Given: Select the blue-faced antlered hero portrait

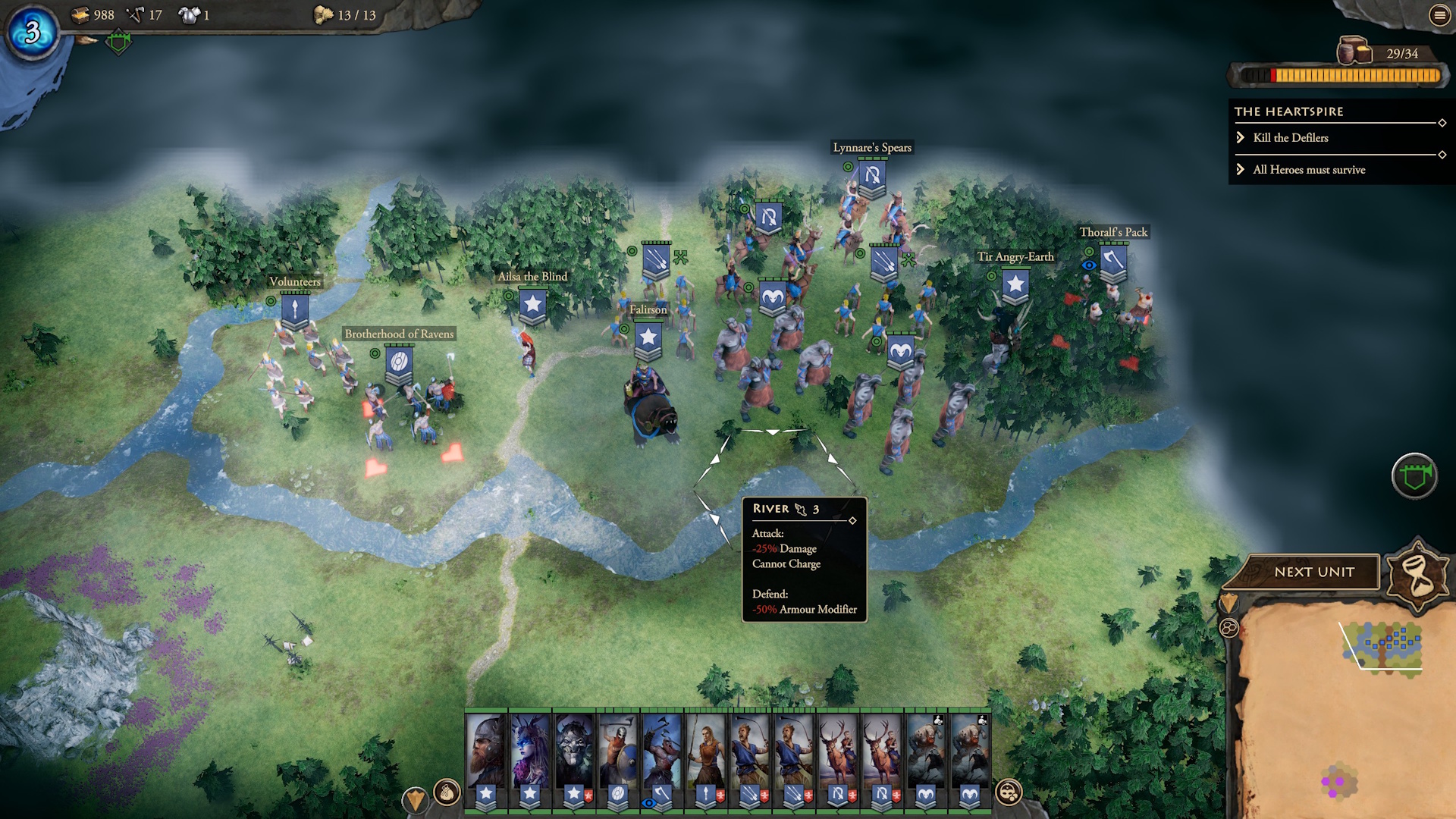Looking at the screenshot, I should 529,751.
